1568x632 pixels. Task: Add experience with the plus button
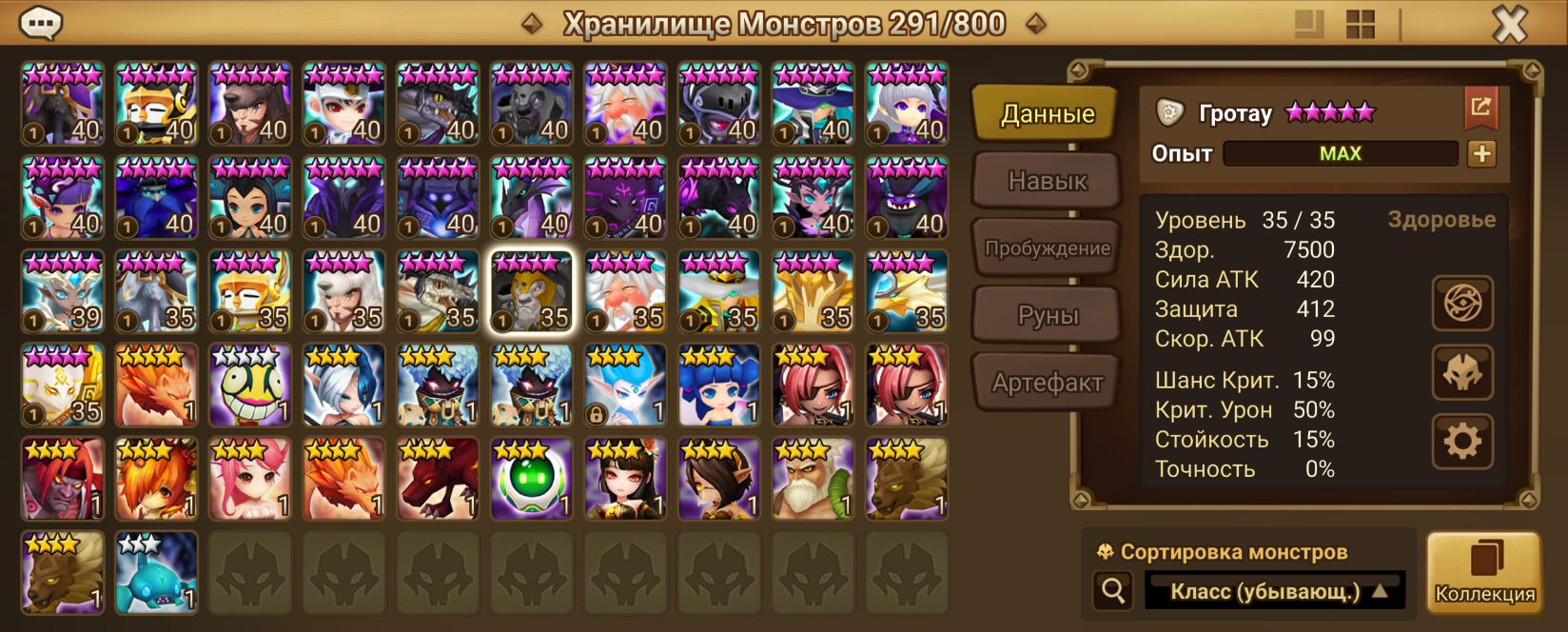1481,153
